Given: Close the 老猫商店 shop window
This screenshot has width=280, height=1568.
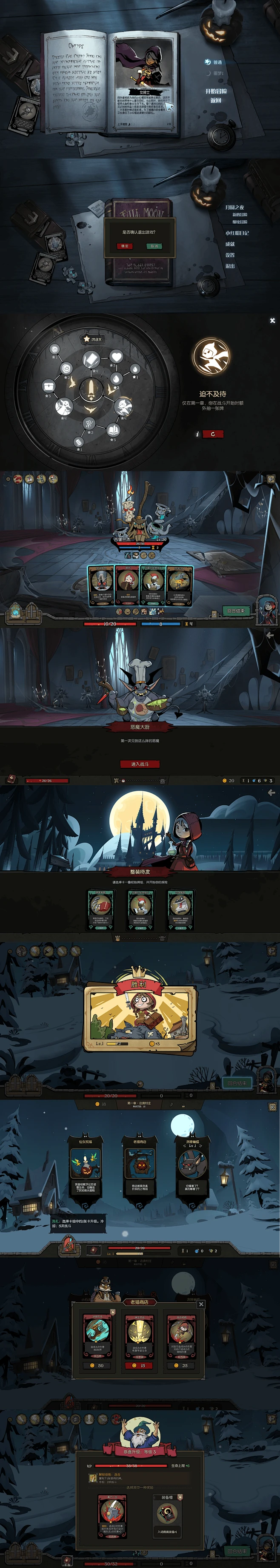Looking at the screenshot, I should 201,1304.
